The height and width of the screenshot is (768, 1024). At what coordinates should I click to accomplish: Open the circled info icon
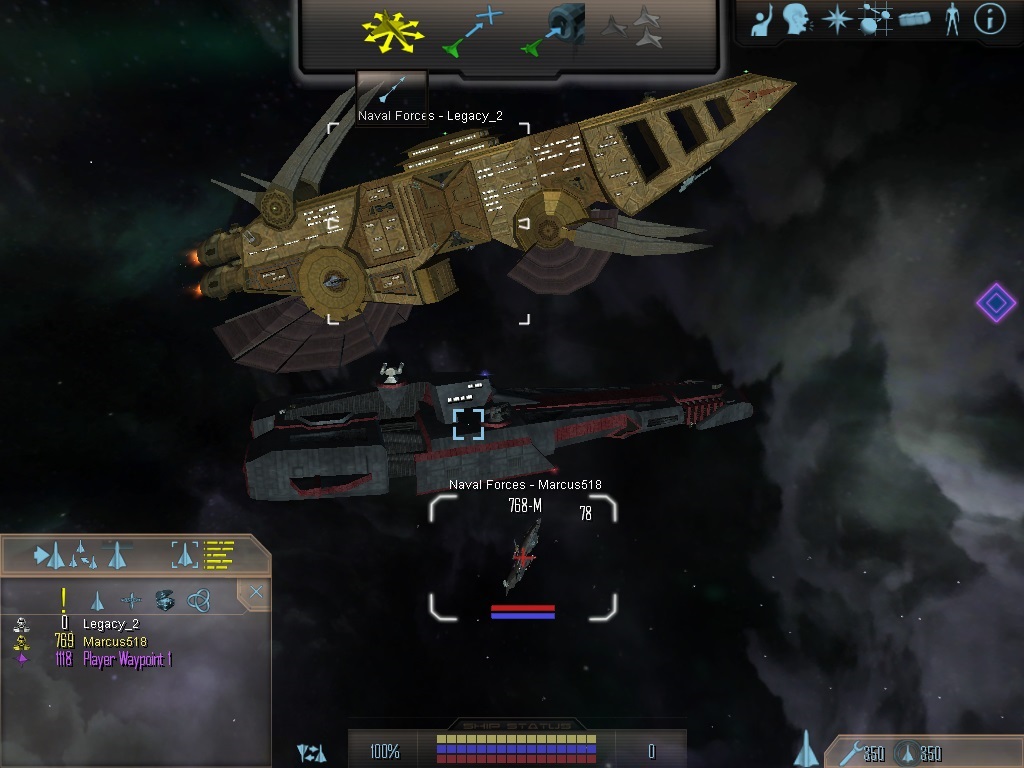[x=990, y=20]
